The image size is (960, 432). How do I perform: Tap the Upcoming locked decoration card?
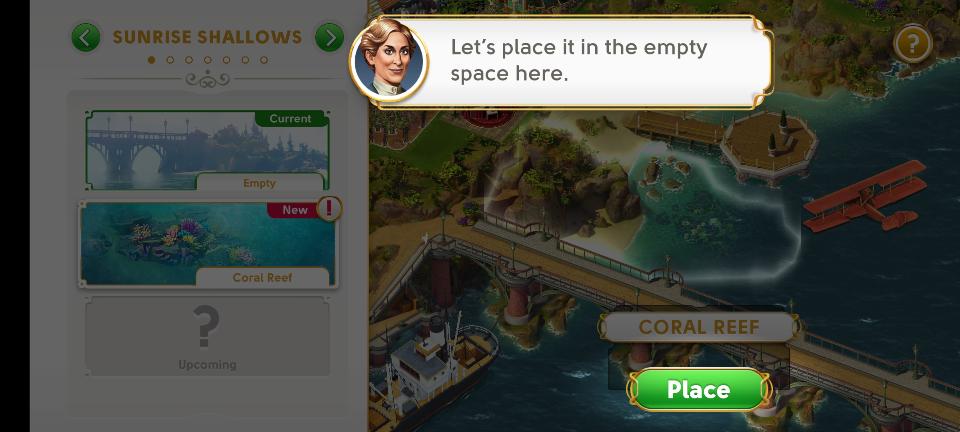(207, 336)
